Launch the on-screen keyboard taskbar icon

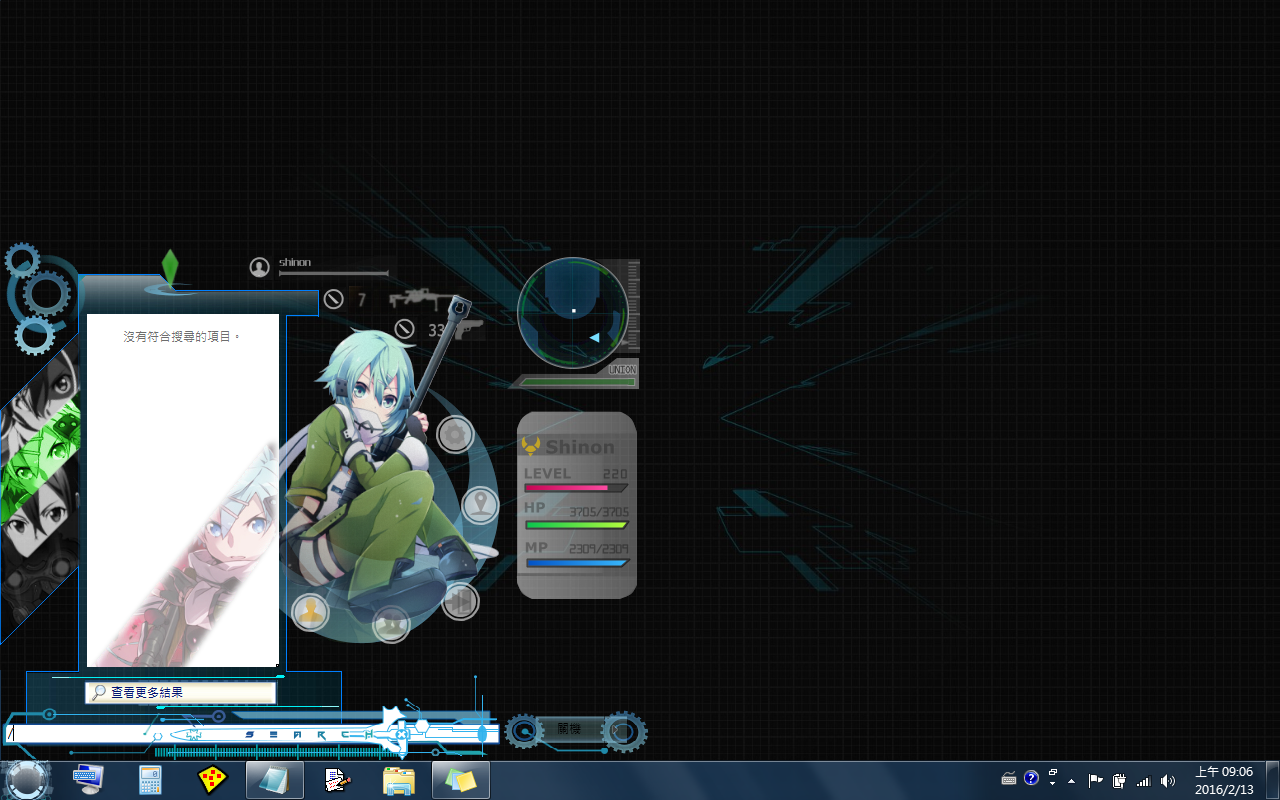click(88, 779)
